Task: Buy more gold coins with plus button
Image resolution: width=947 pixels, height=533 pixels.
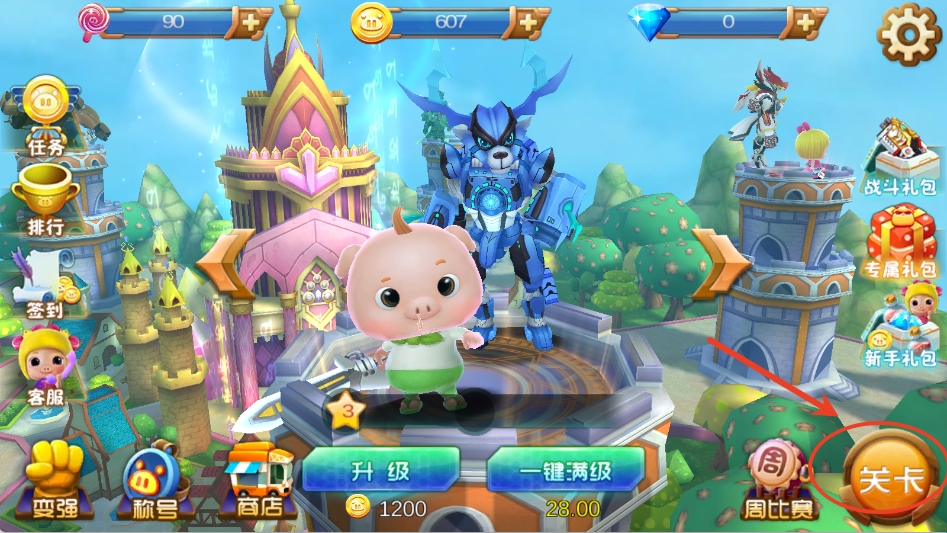Action: point(527,21)
